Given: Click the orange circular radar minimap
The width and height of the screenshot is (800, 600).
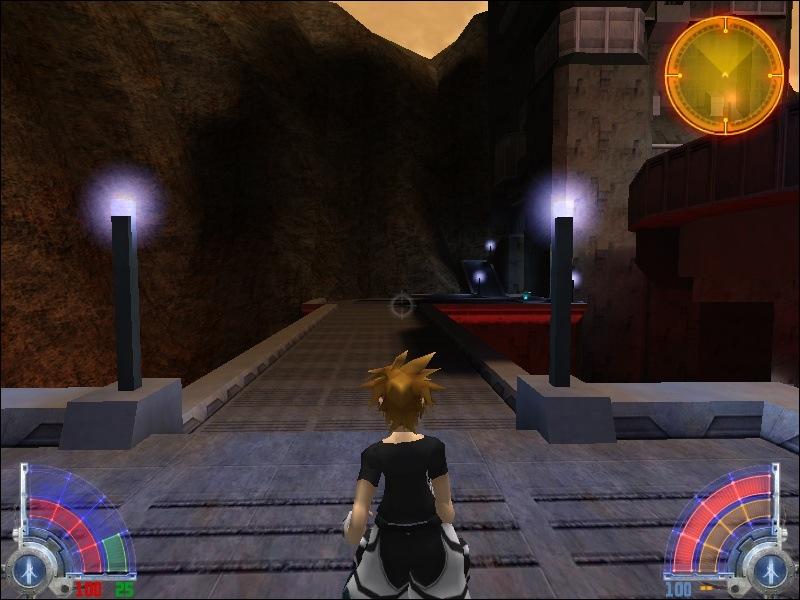Looking at the screenshot, I should click(x=724, y=74).
